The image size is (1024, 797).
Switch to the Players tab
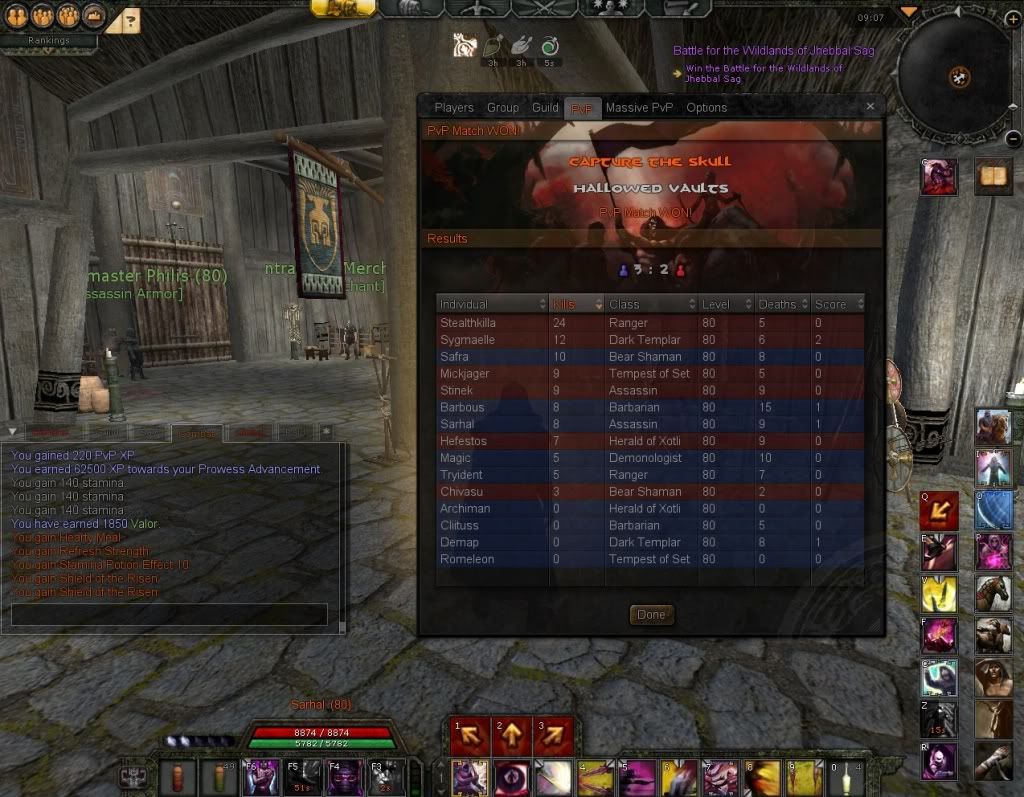pos(454,108)
